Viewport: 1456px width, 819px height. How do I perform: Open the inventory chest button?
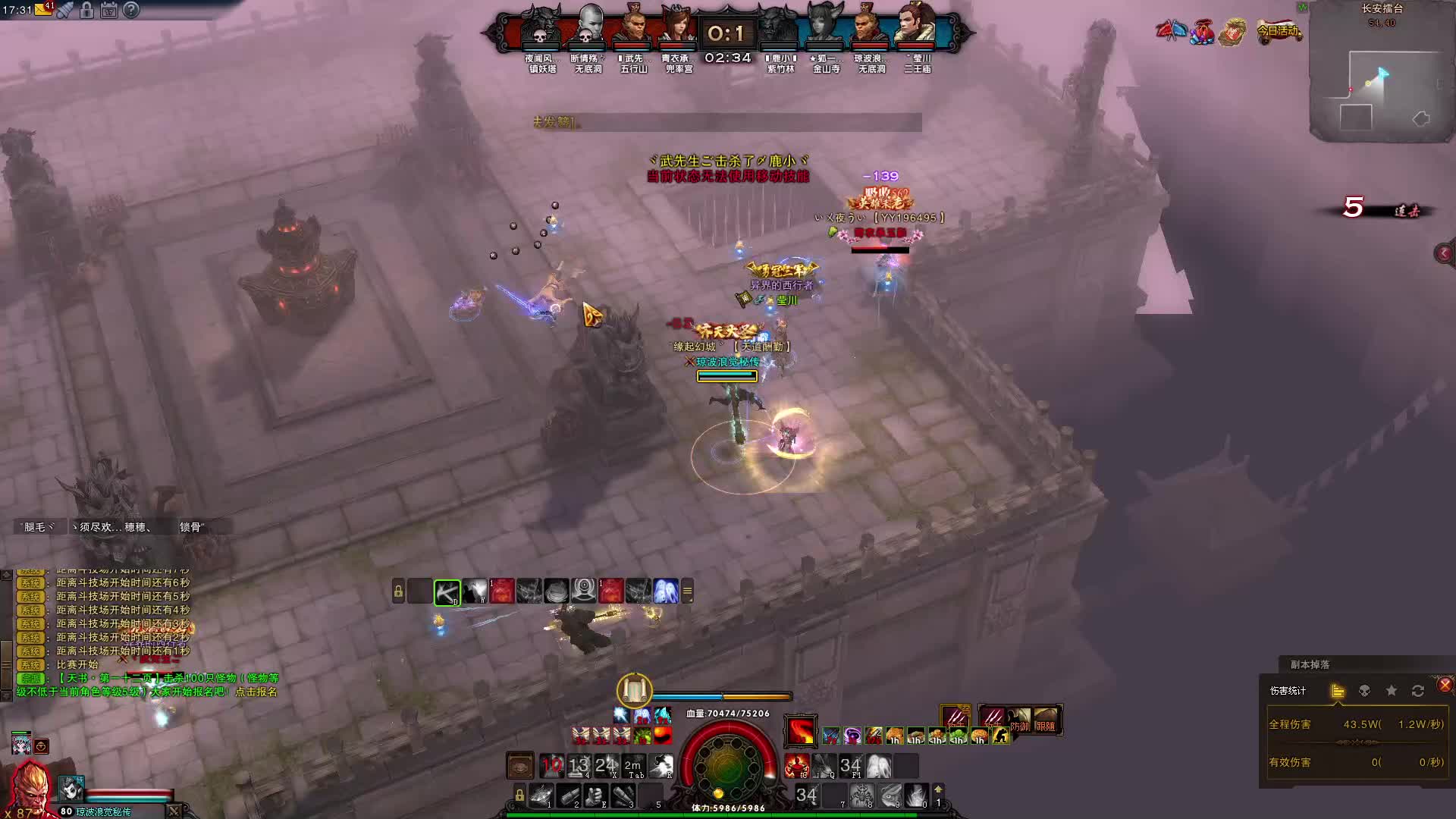(520, 766)
